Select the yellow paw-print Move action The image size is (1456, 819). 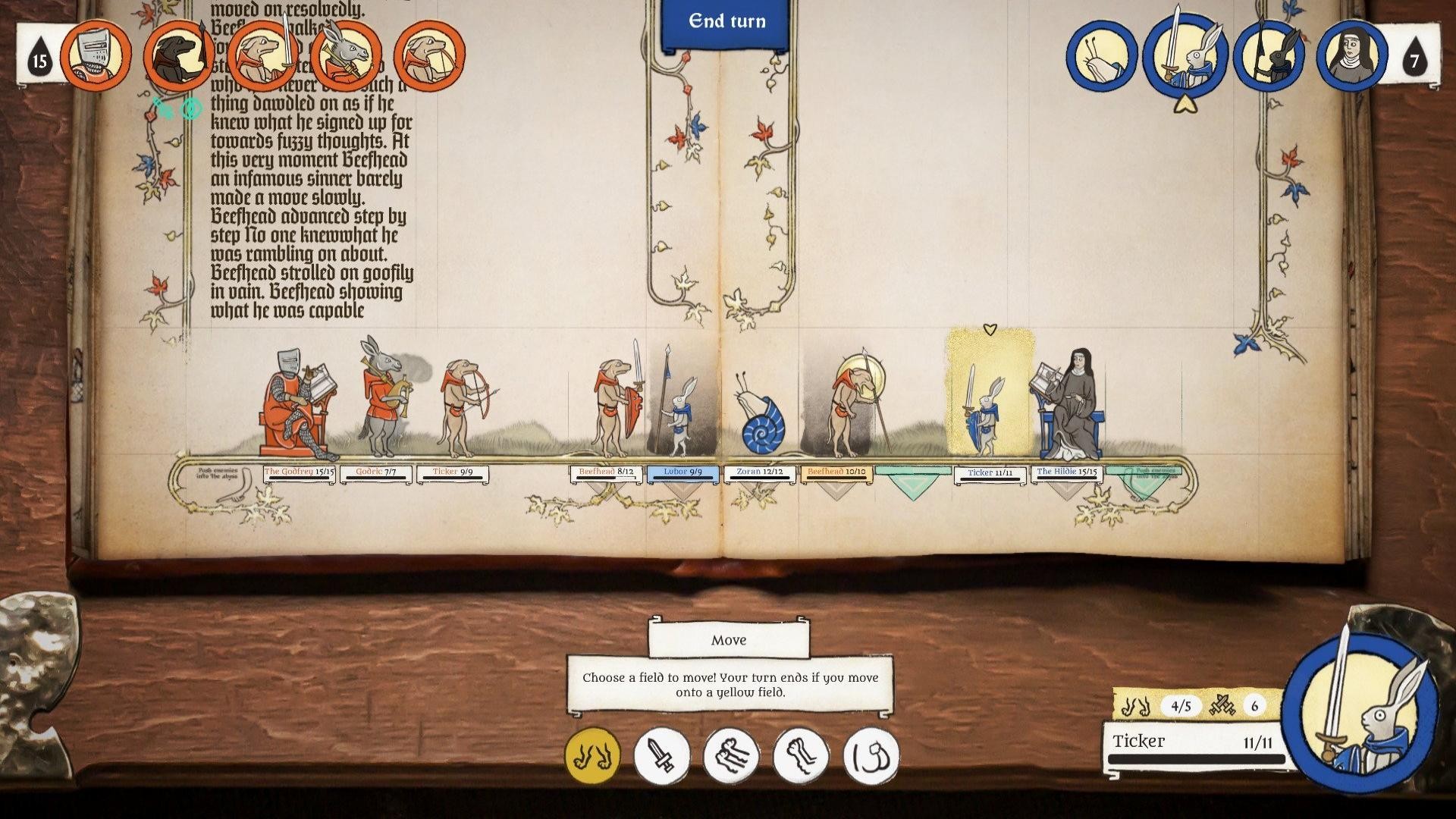[x=592, y=755]
